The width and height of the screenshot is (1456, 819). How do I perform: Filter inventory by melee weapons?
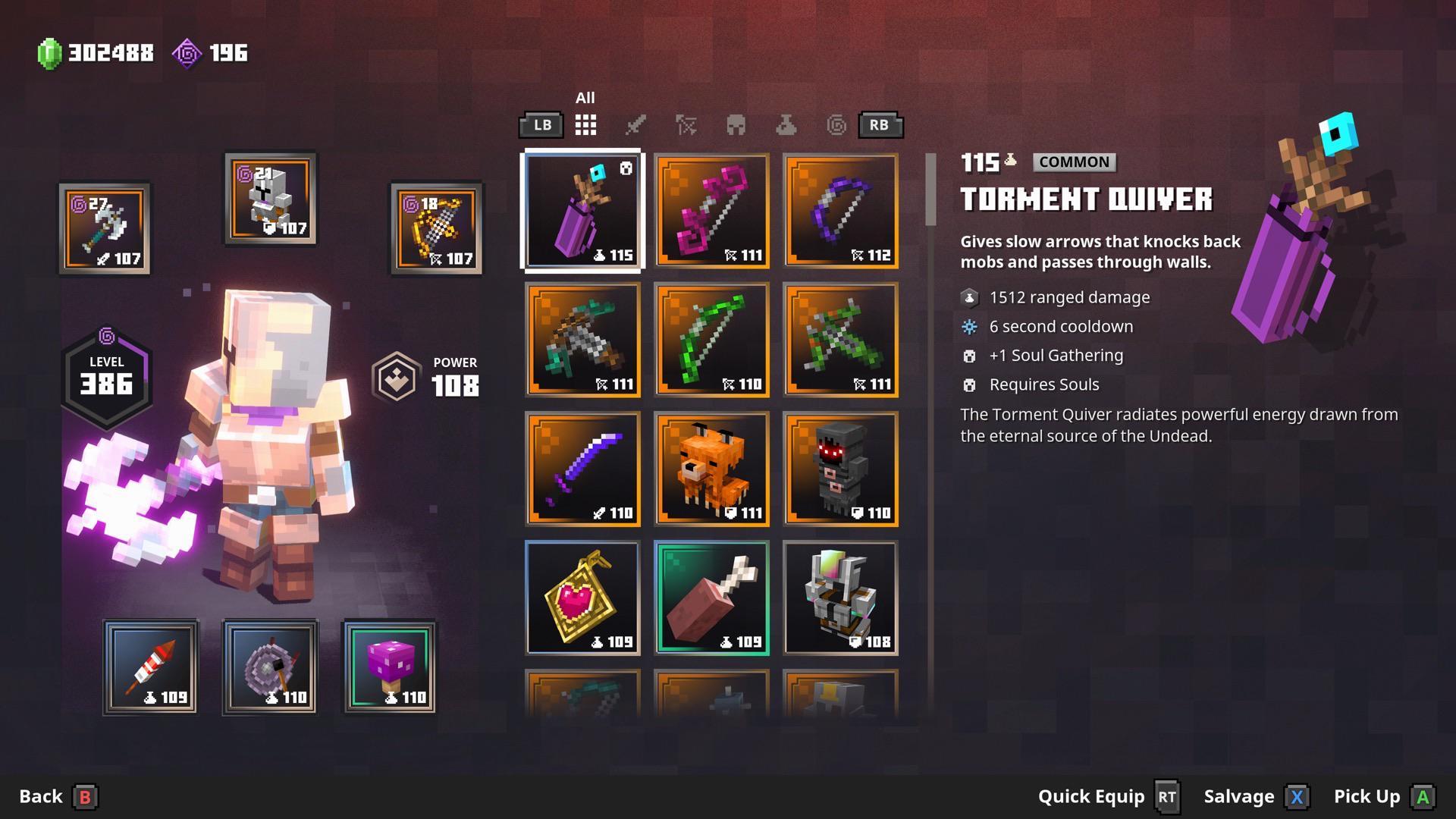pyautogui.click(x=635, y=125)
